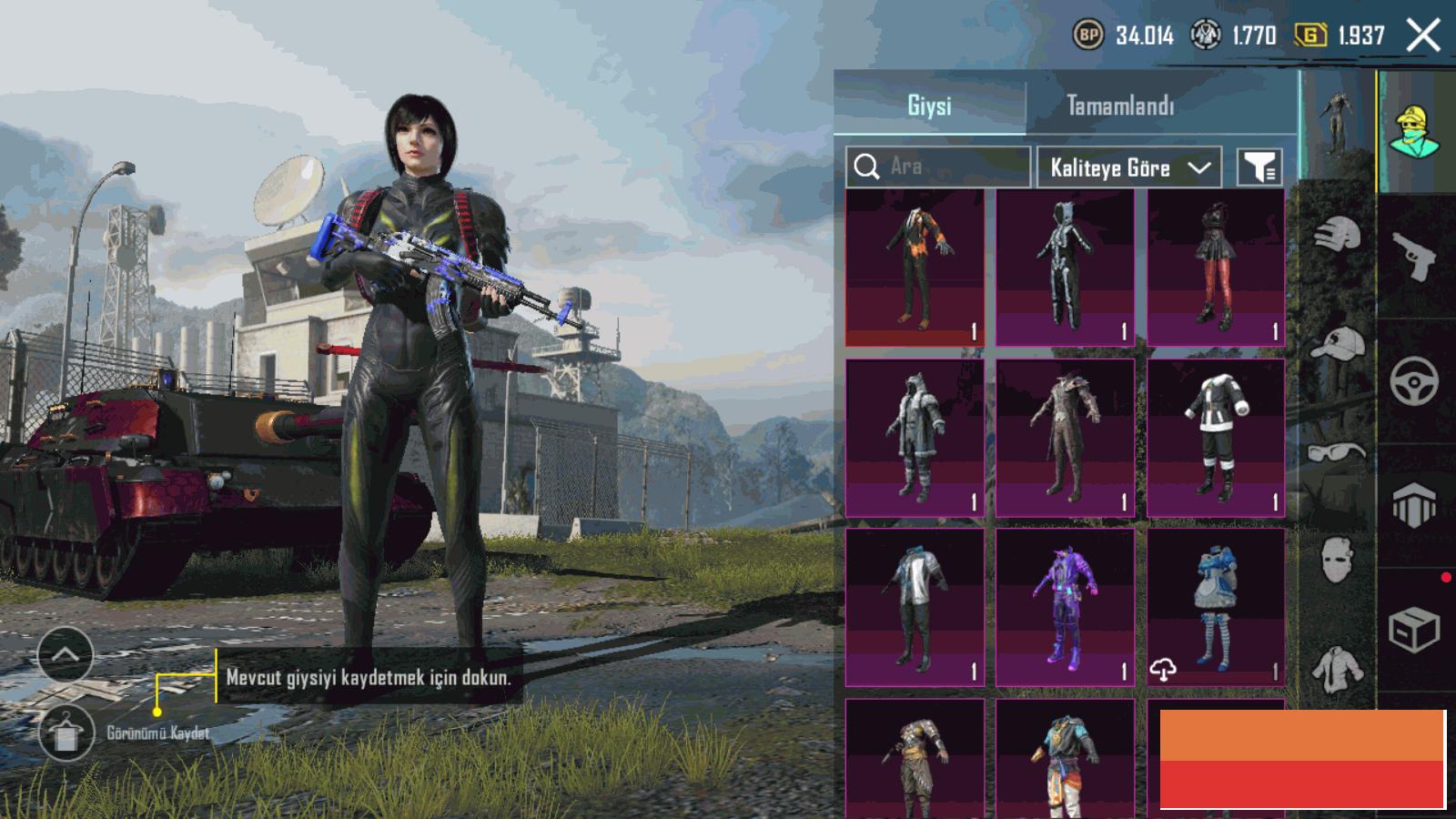Save look with Görünümü Kaydet button
The width and height of the screenshot is (1456, 819).
(66, 733)
